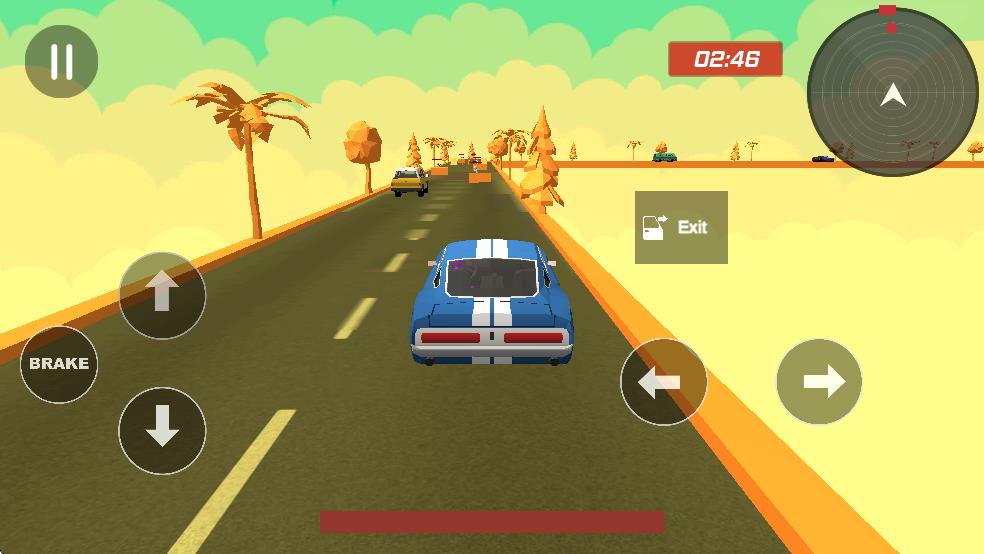Steer left with the left arrow
The image size is (984, 554).
(x=663, y=382)
